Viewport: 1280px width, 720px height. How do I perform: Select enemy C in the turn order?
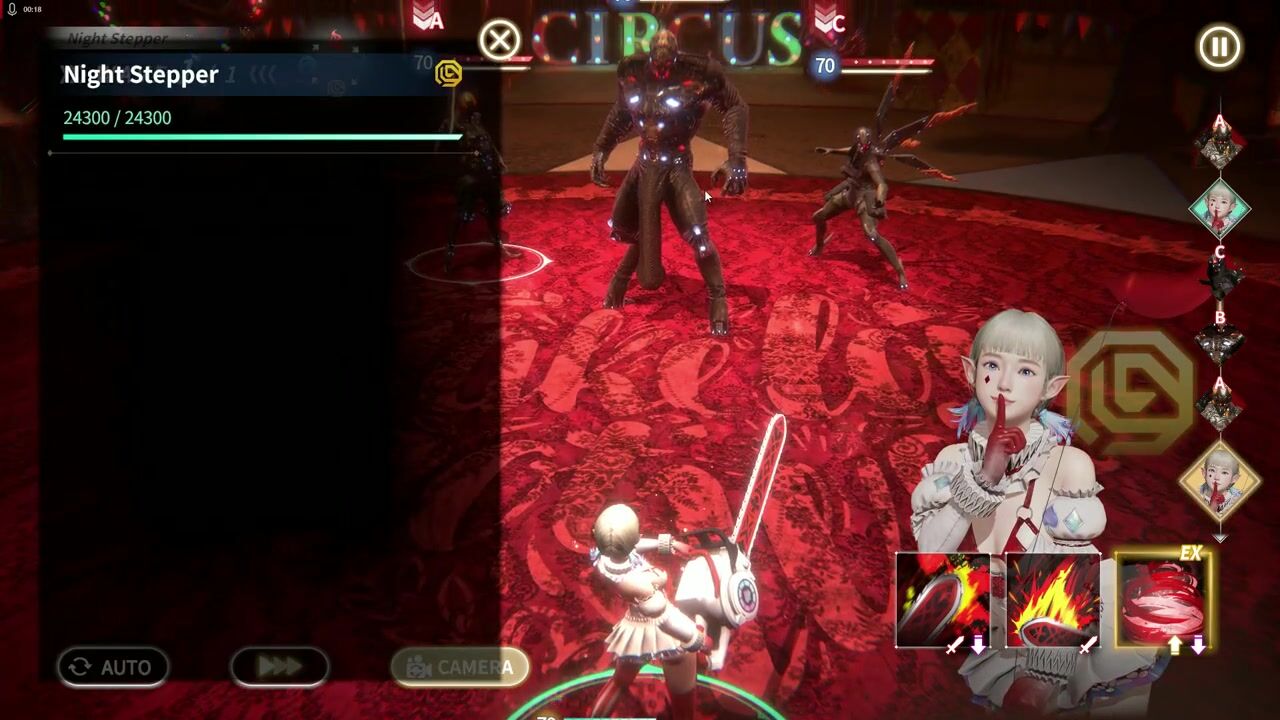pos(1219,275)
